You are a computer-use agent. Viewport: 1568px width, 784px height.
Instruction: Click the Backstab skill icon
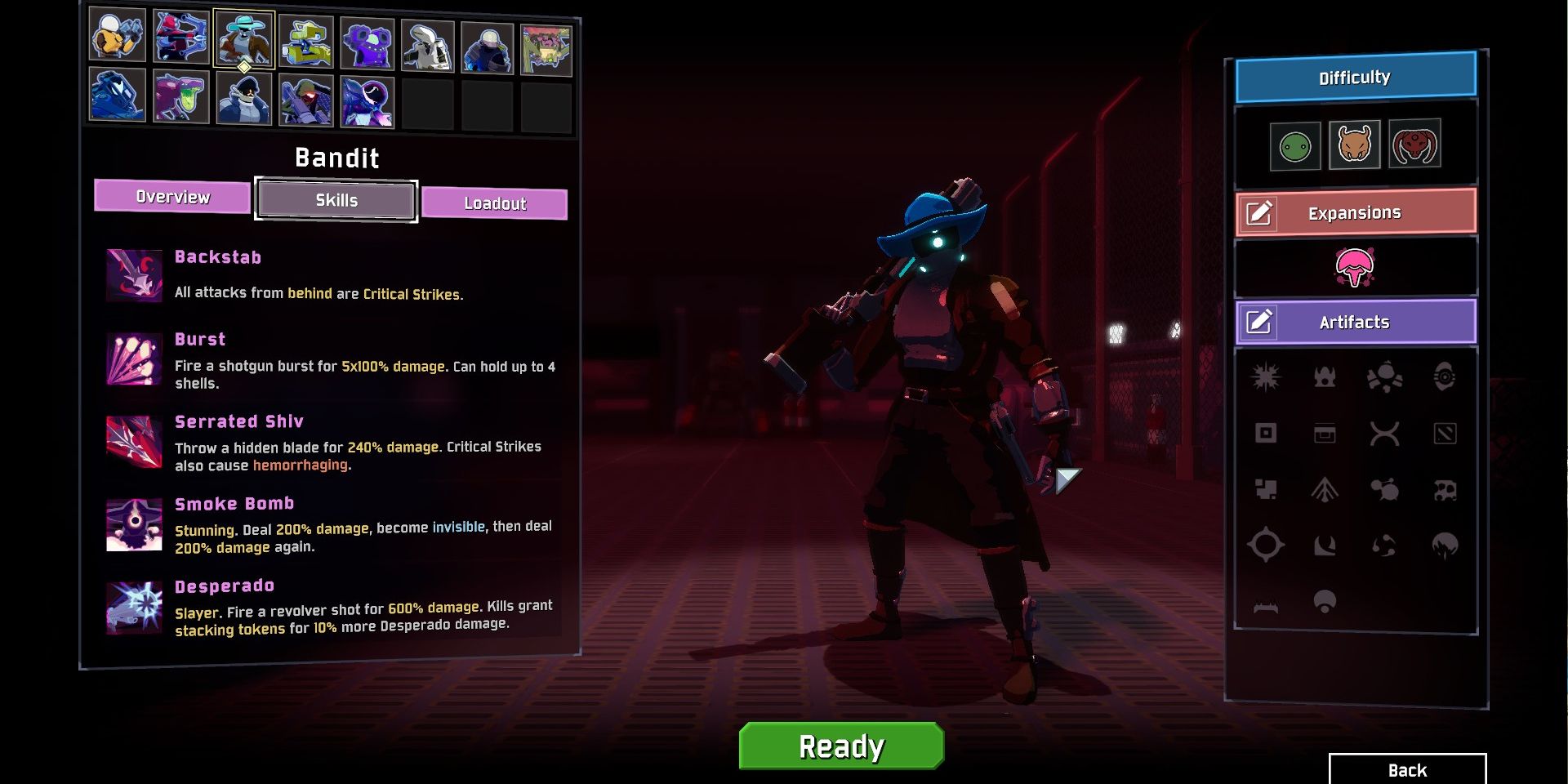point(134,275)
